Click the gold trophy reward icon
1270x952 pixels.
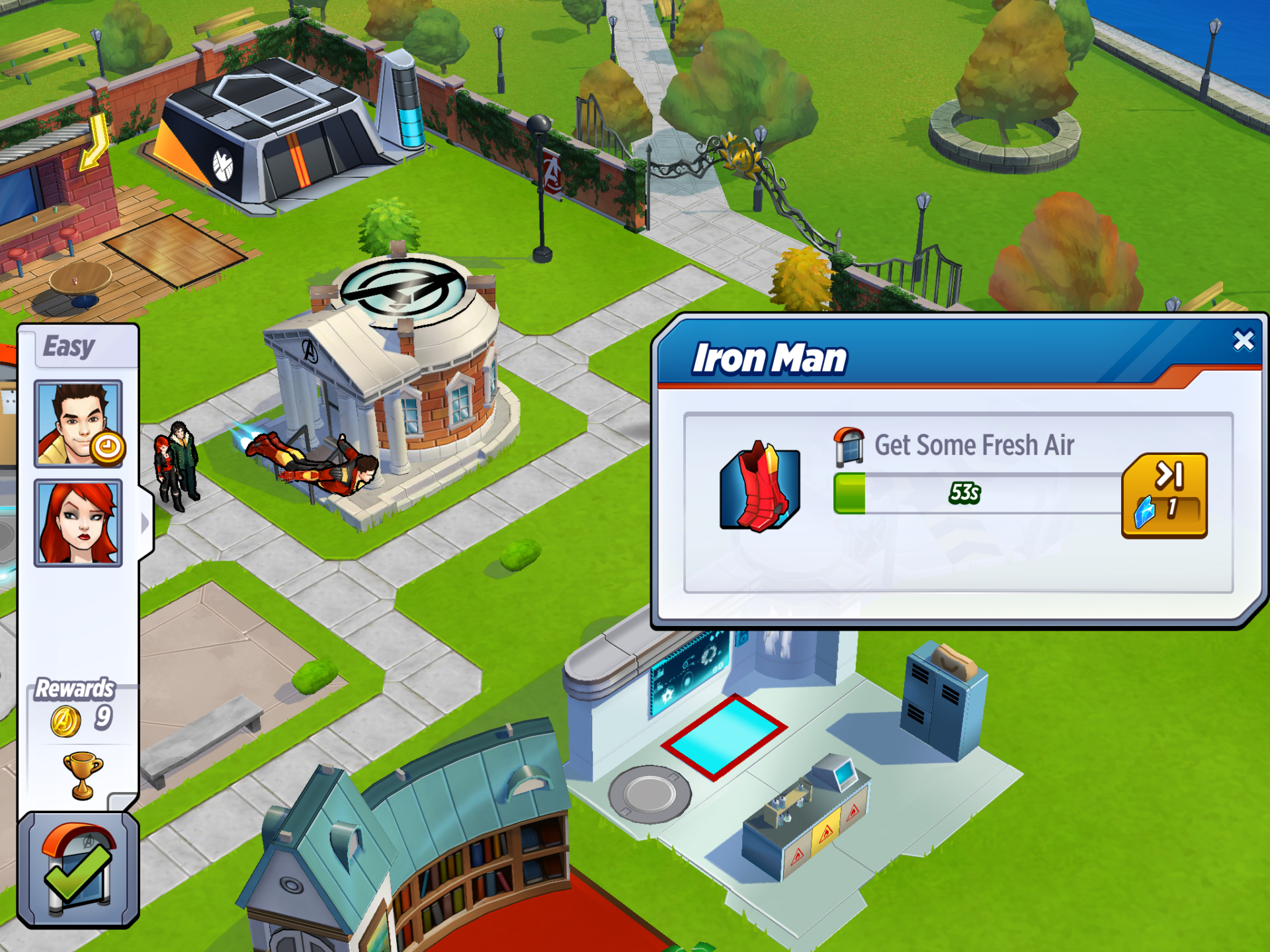[83, 775]
